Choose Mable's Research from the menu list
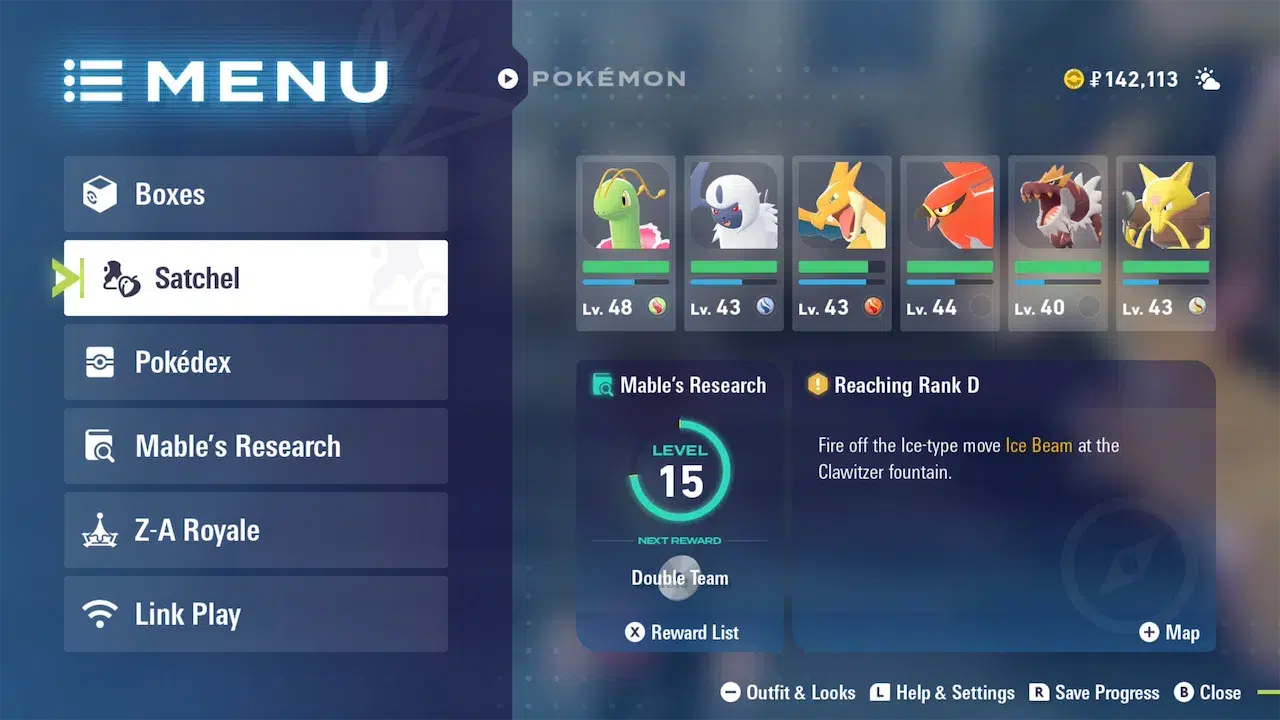 point(255,446)
